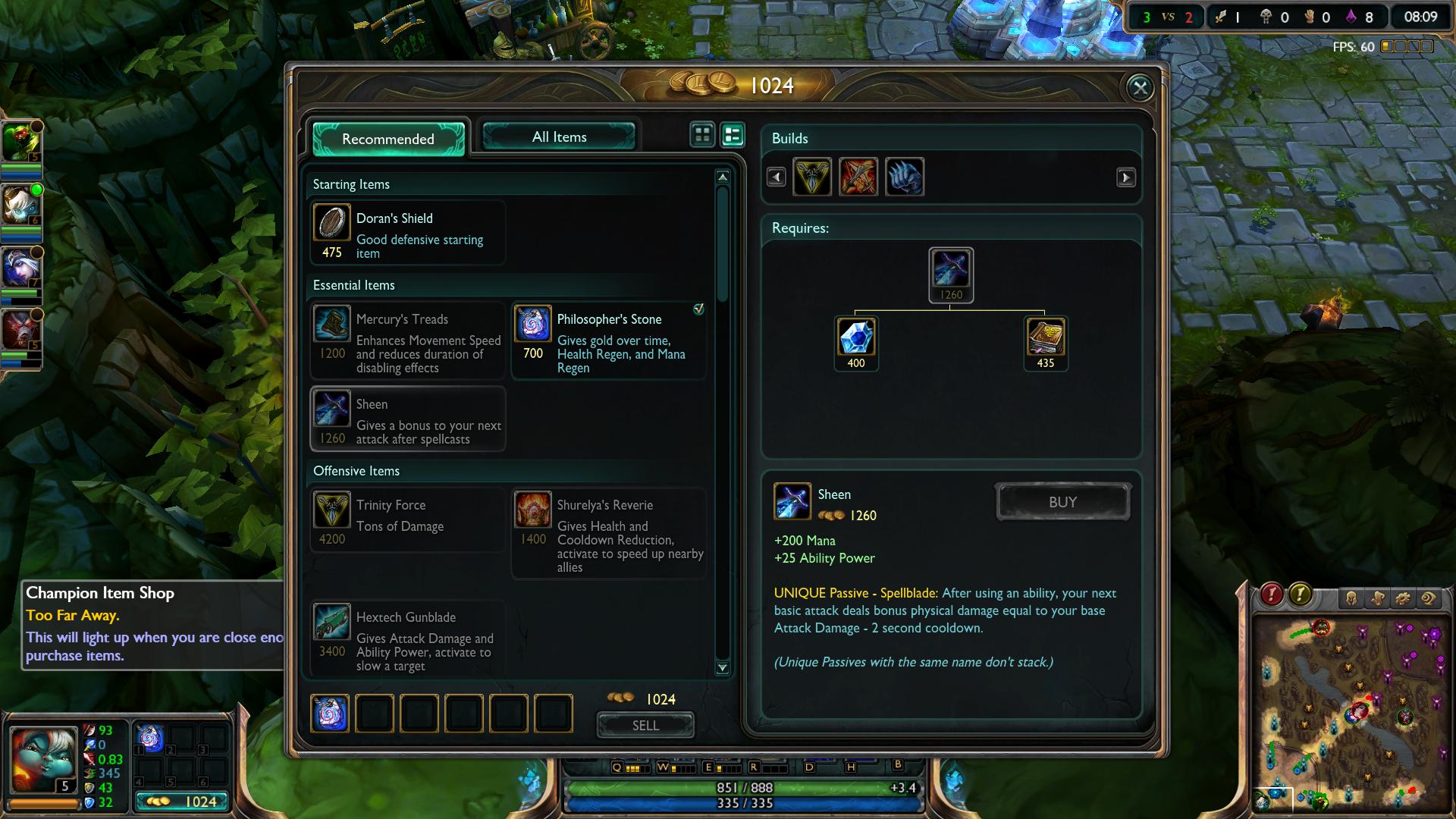Select Shurelya's Reverie item entry
This screenshot has width=1456, height=819.
pyautogui.click(x=609, y=533)
